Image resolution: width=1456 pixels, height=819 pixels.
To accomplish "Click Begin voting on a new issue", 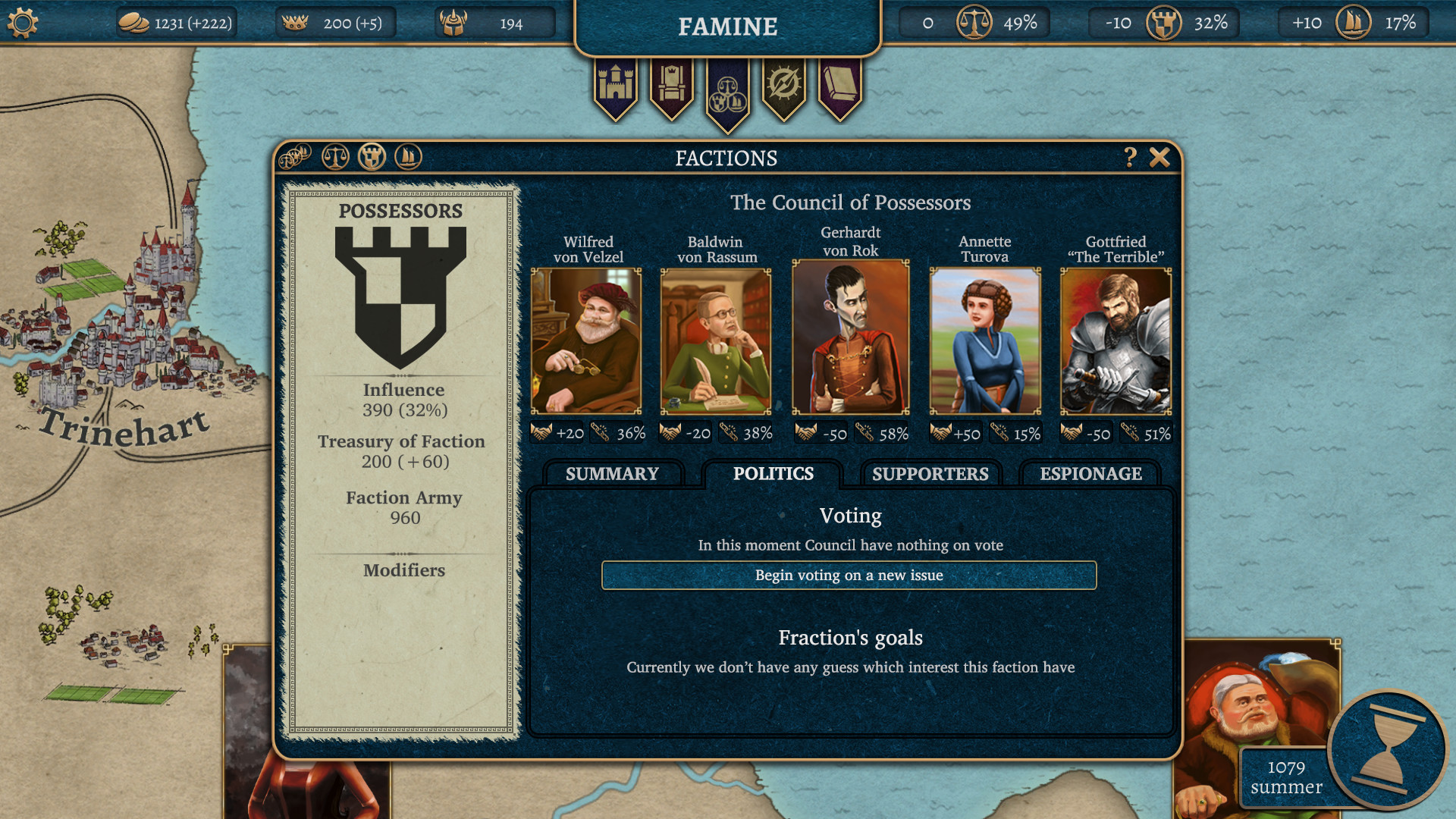I will point(848,576).
